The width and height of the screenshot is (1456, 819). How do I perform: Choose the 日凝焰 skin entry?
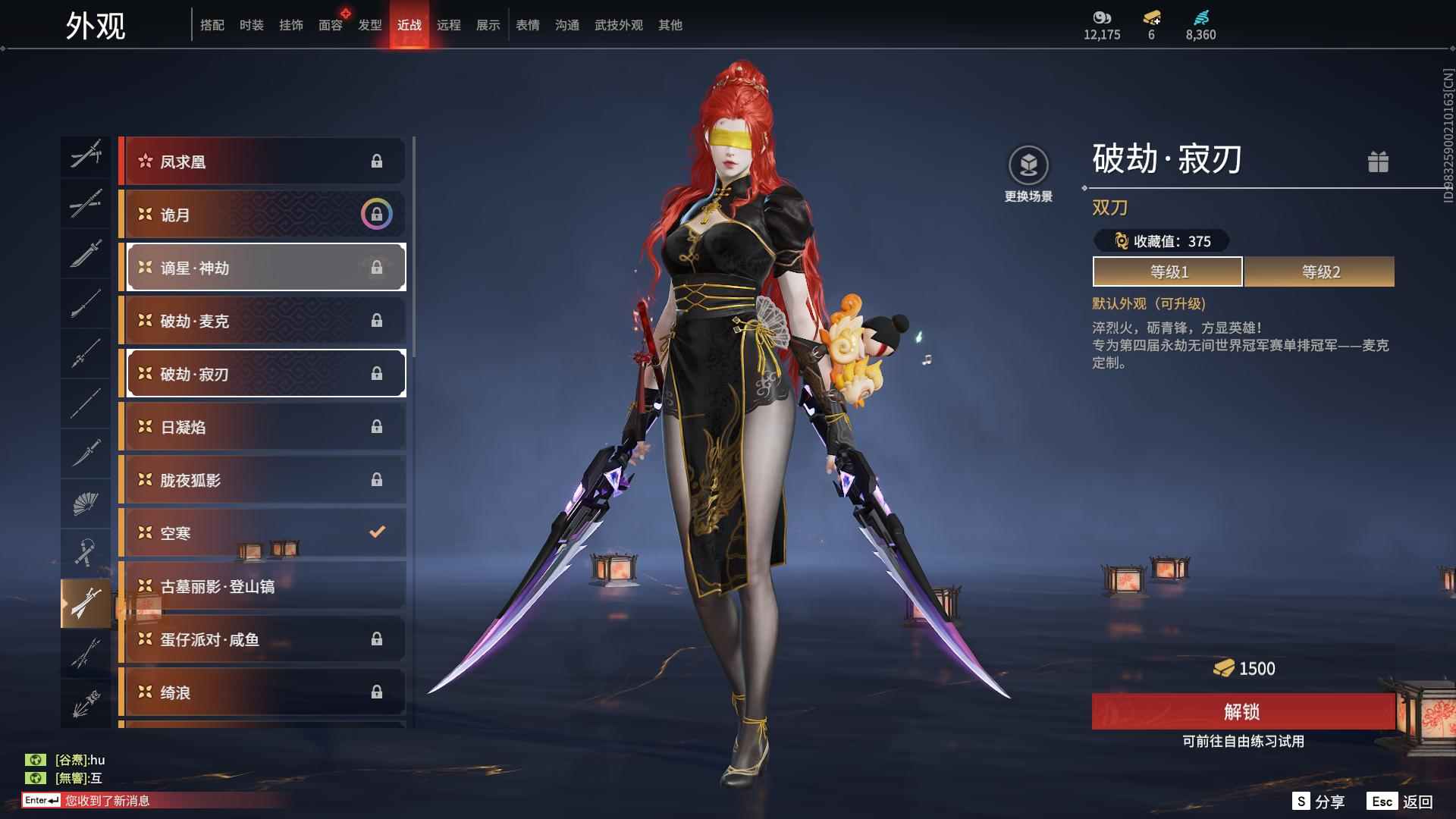click(263, 427)
